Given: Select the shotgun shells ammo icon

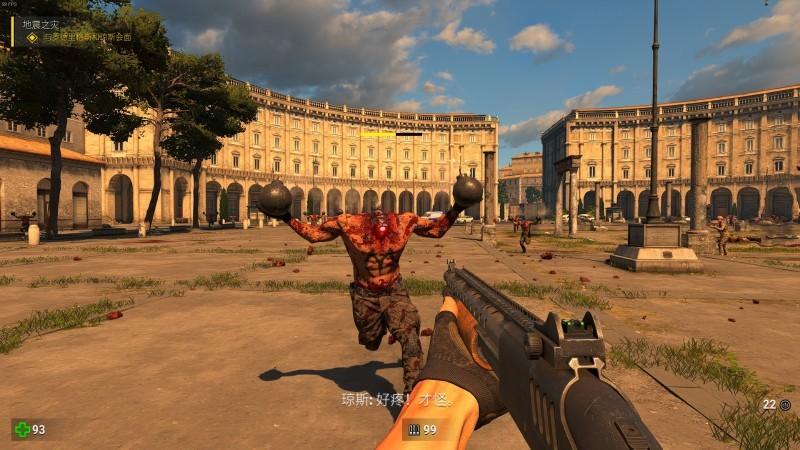Looking at the screenshot, I should click(413, 430).
